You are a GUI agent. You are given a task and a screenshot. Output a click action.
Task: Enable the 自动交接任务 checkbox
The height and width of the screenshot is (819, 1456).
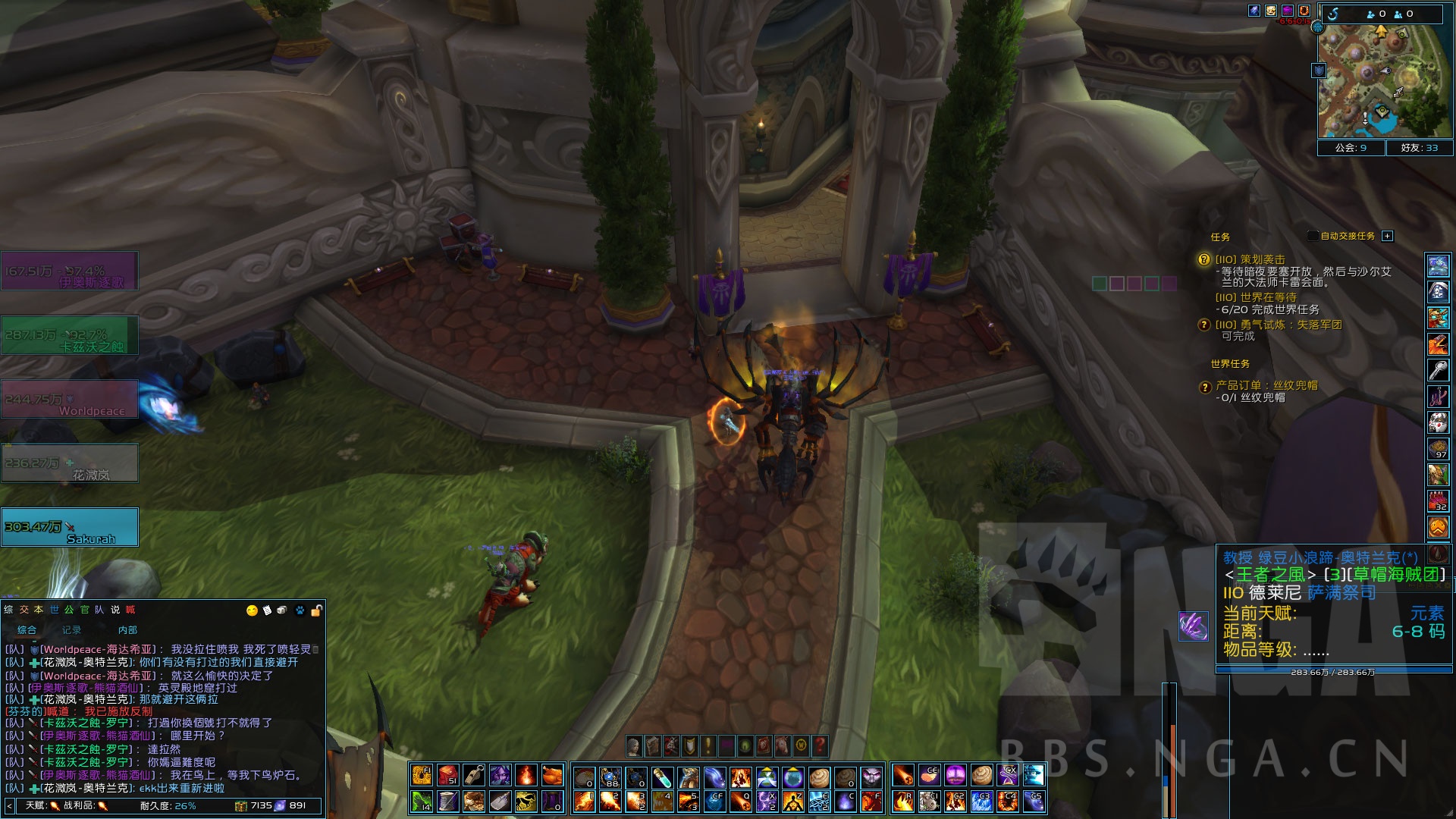1313,236
